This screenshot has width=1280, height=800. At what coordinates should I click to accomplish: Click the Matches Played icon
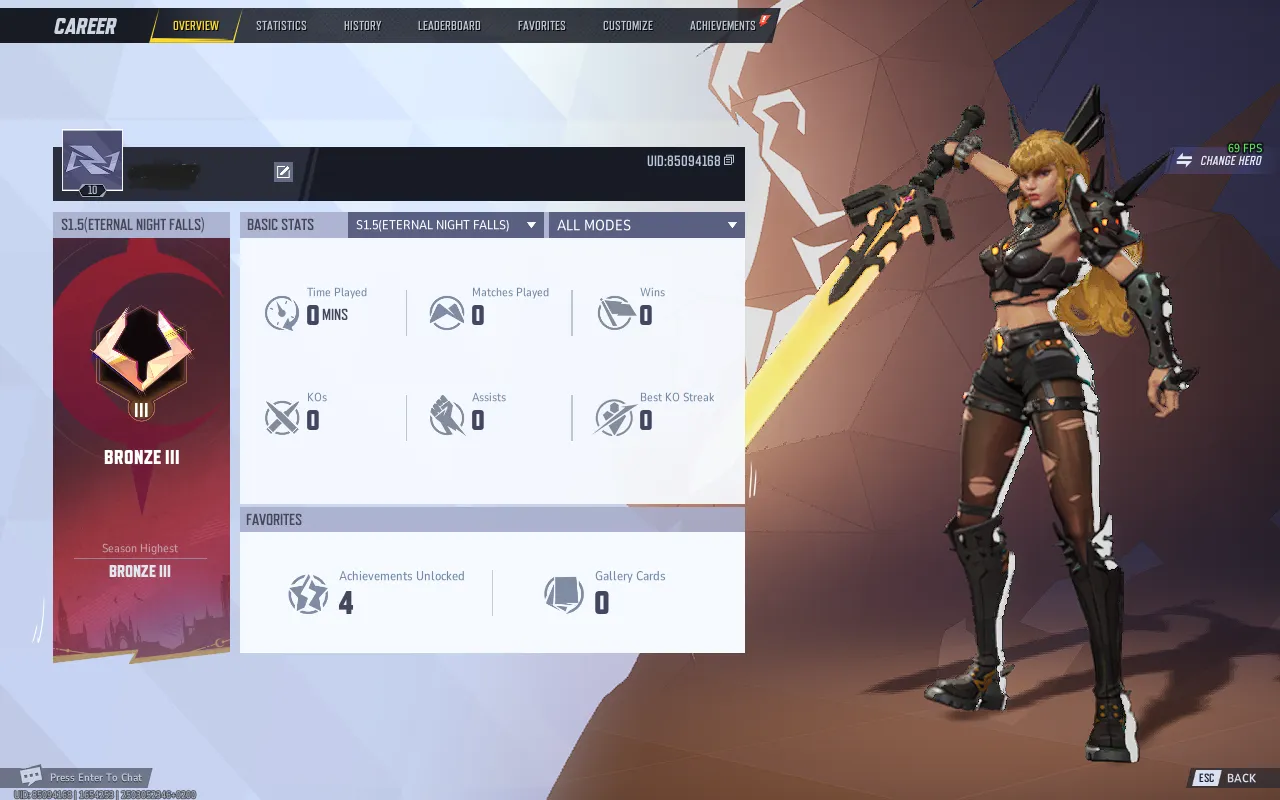pos(448,310)
